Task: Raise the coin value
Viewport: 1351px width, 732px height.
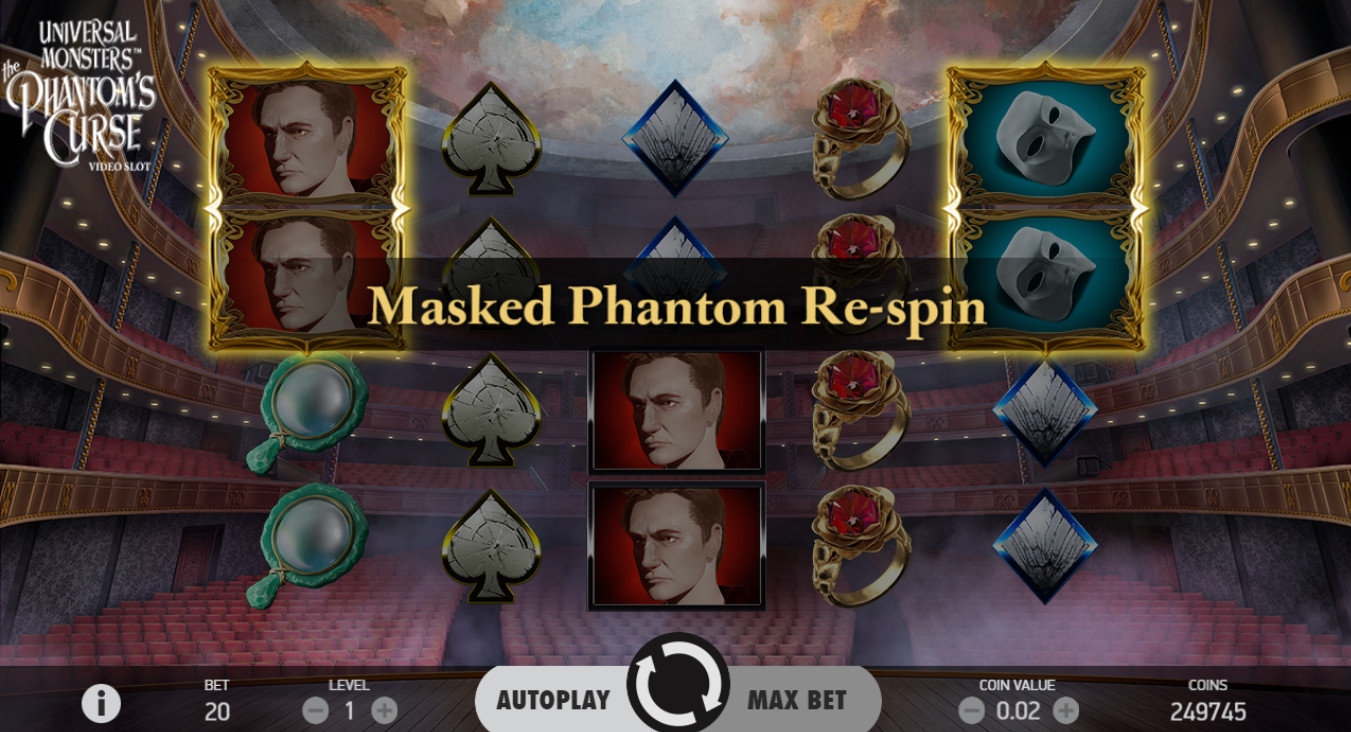Action: tap(1066, 711)
